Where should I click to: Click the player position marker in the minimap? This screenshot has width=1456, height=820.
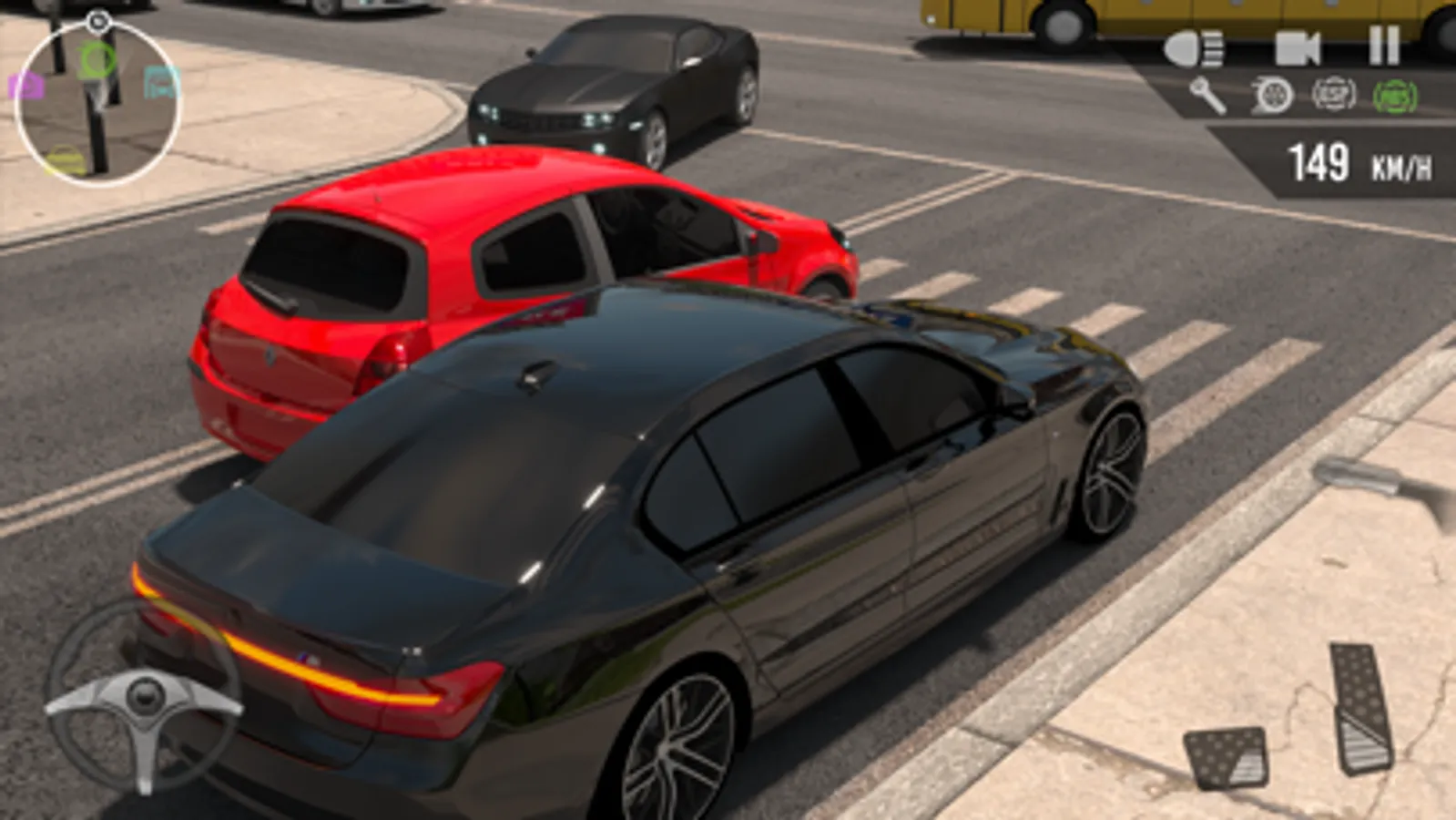click(x=98, y=100)
